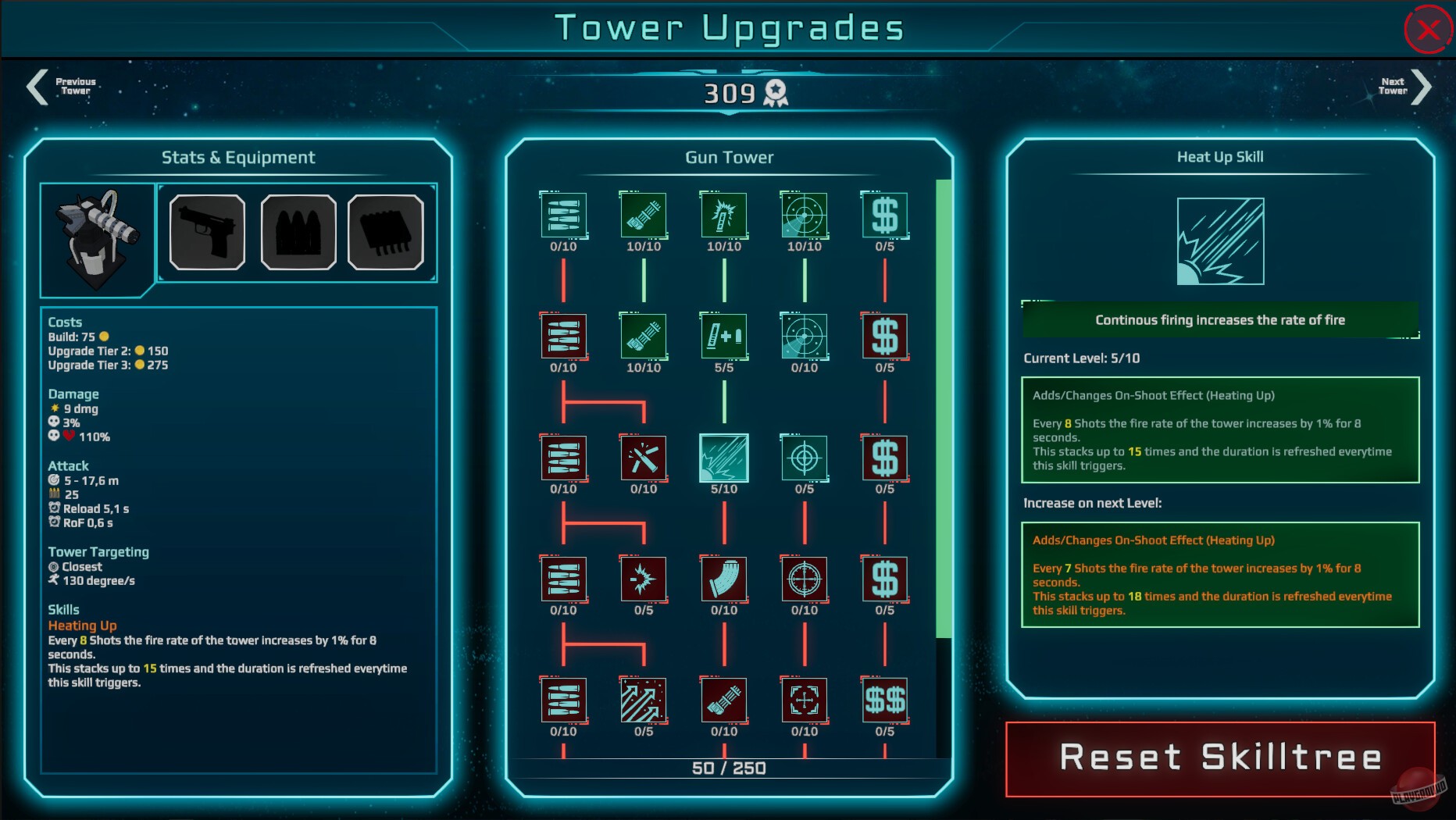Select the crosshair accuracy upgrade at 0/5
Viewport: 1456px width, 820px height.
click(805, 459)
